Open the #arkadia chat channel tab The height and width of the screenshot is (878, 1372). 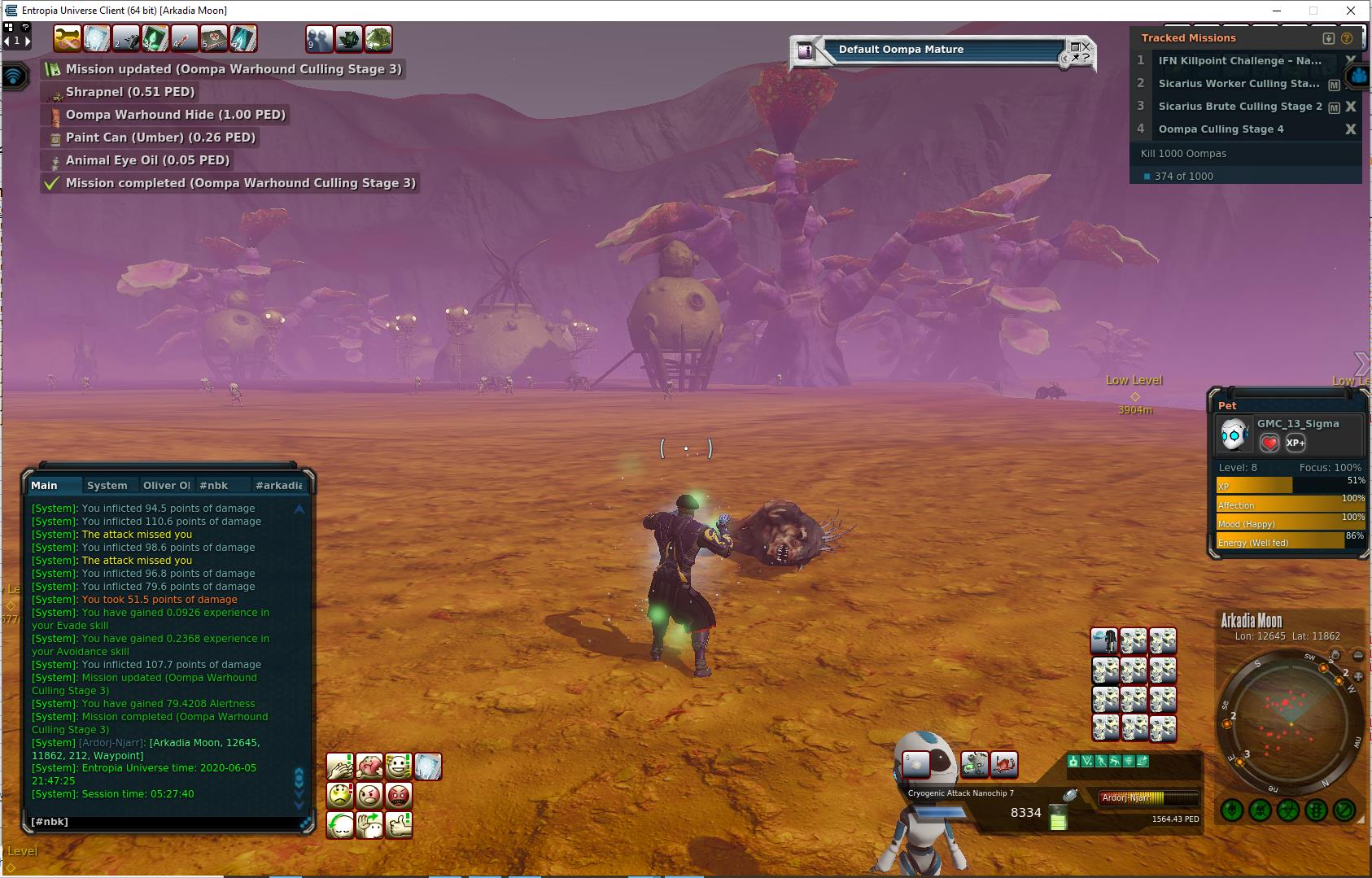(278, 485)
